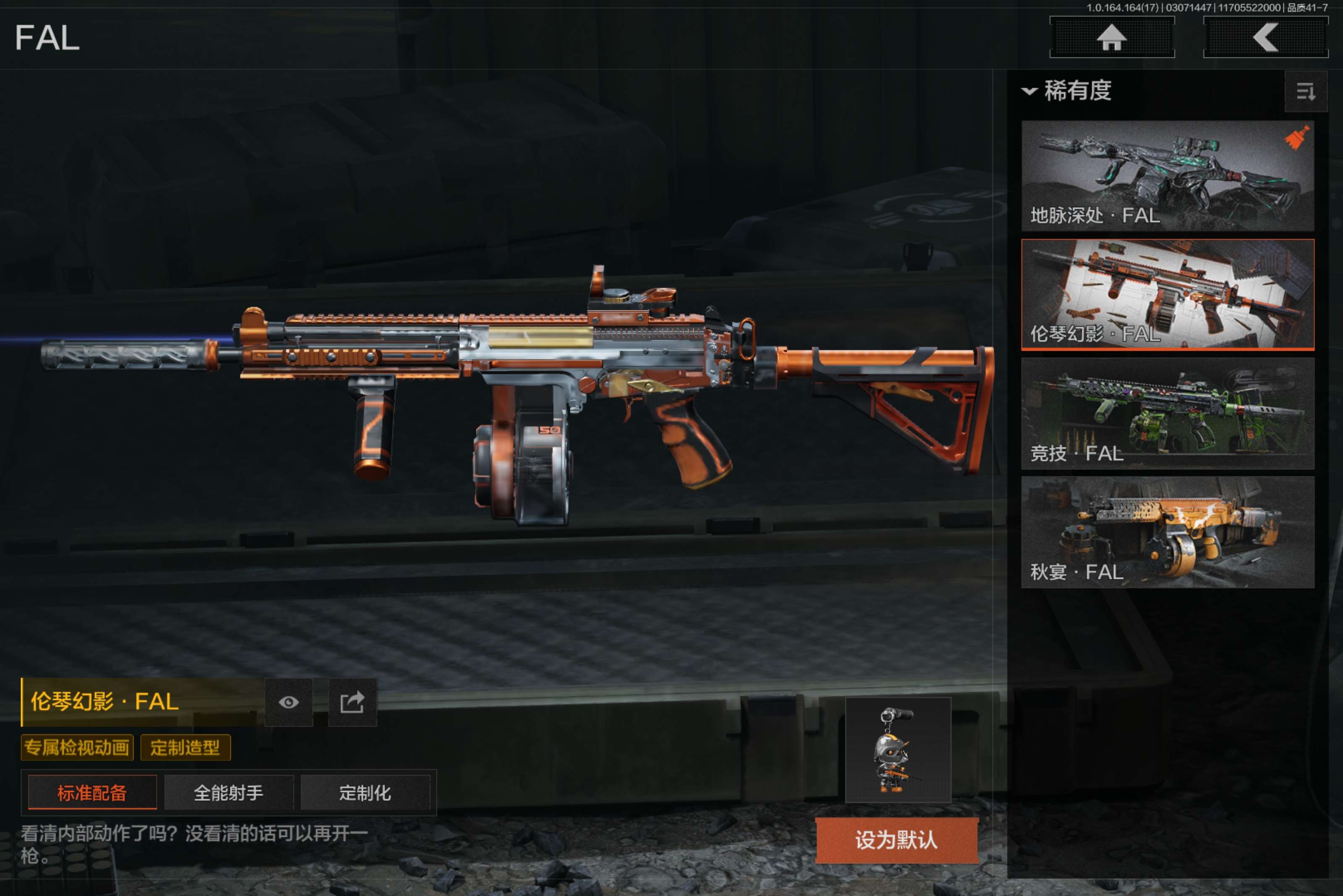Choose the 伦琴幻影 · FAL skin thumbnail
The height and width of the screenshot is (896, 1343).
coord(1167,294)
